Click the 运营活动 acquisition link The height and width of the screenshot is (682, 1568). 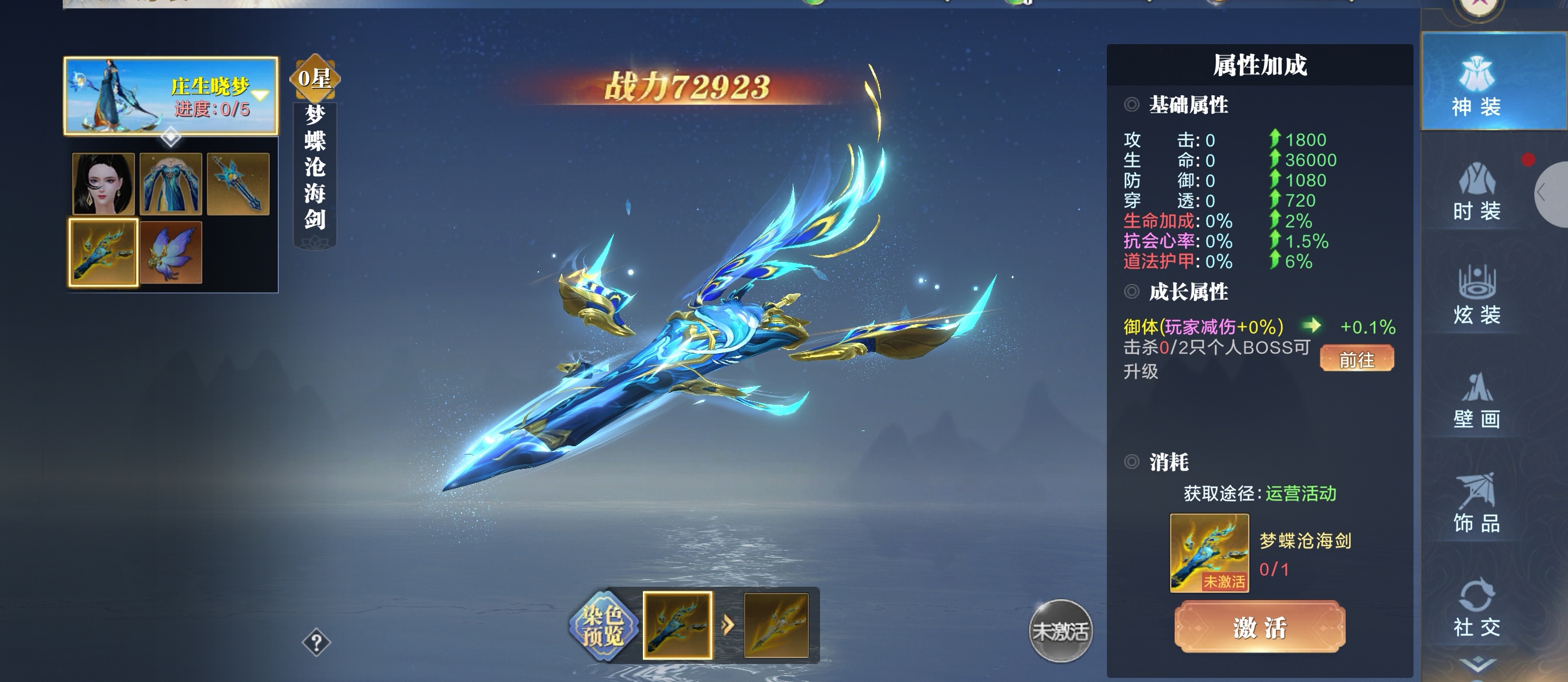coord(1301,493)
